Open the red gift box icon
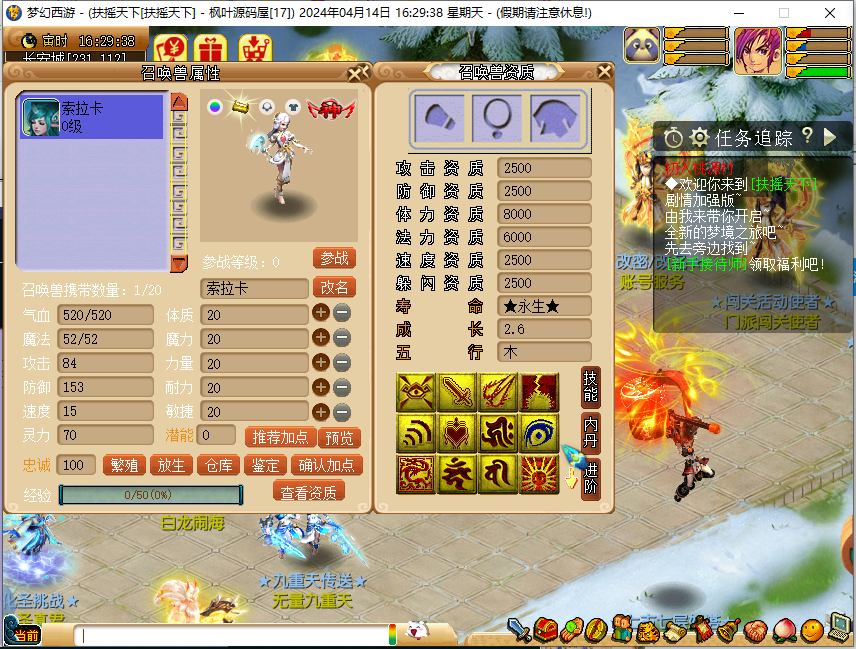 [x=210, y=47]
